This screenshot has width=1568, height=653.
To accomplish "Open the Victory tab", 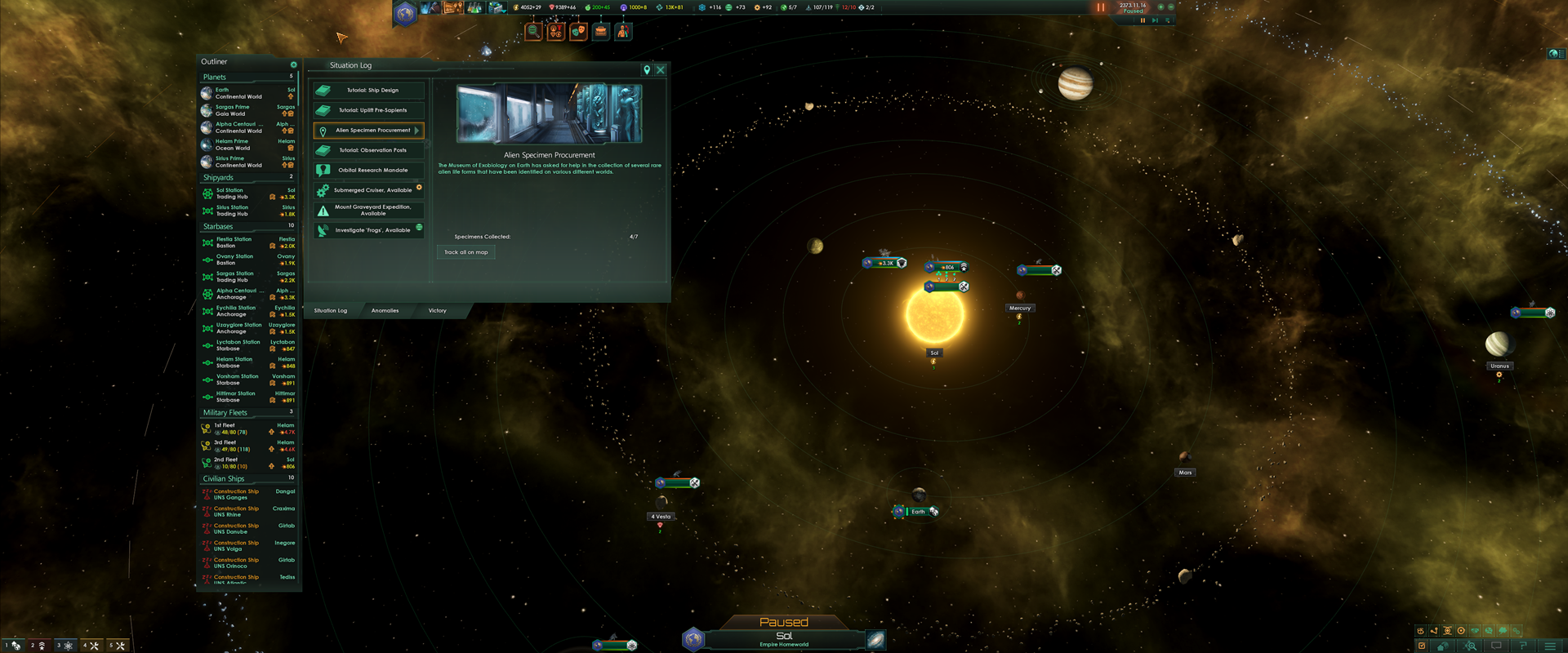I will [437, 311].
